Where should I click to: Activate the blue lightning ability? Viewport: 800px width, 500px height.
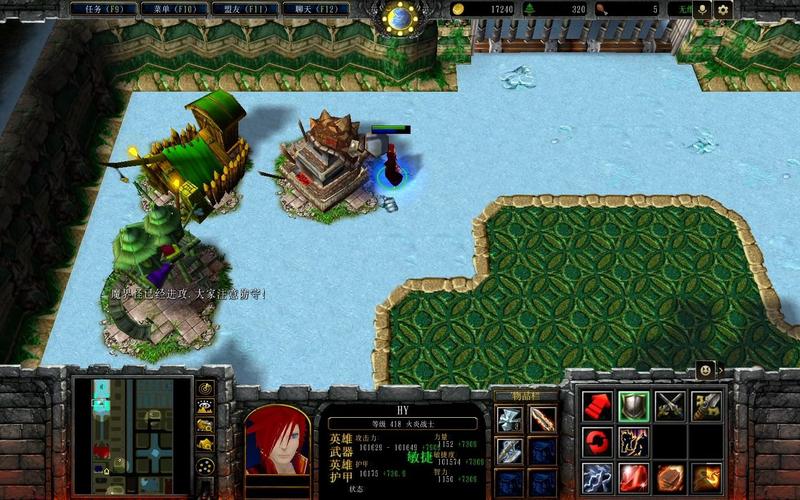(x=598, y=477)
